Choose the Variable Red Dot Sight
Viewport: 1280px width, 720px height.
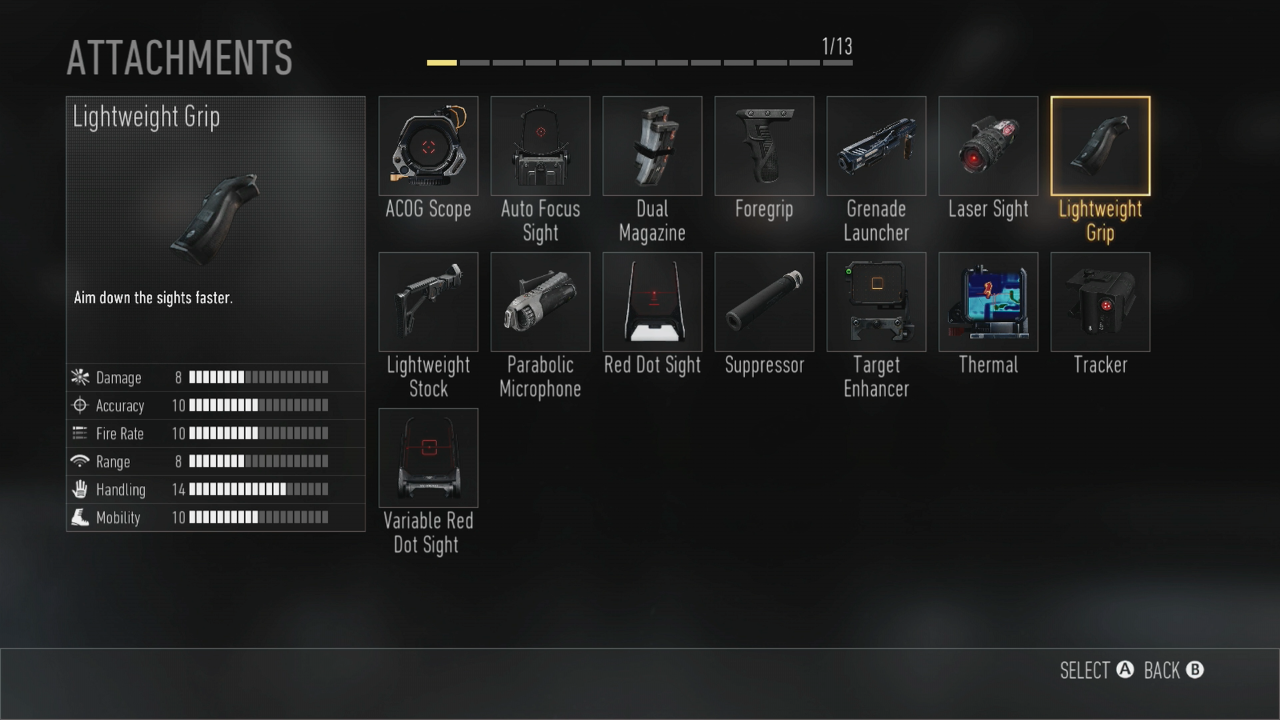pyautogui.click(x=428, y=458)
